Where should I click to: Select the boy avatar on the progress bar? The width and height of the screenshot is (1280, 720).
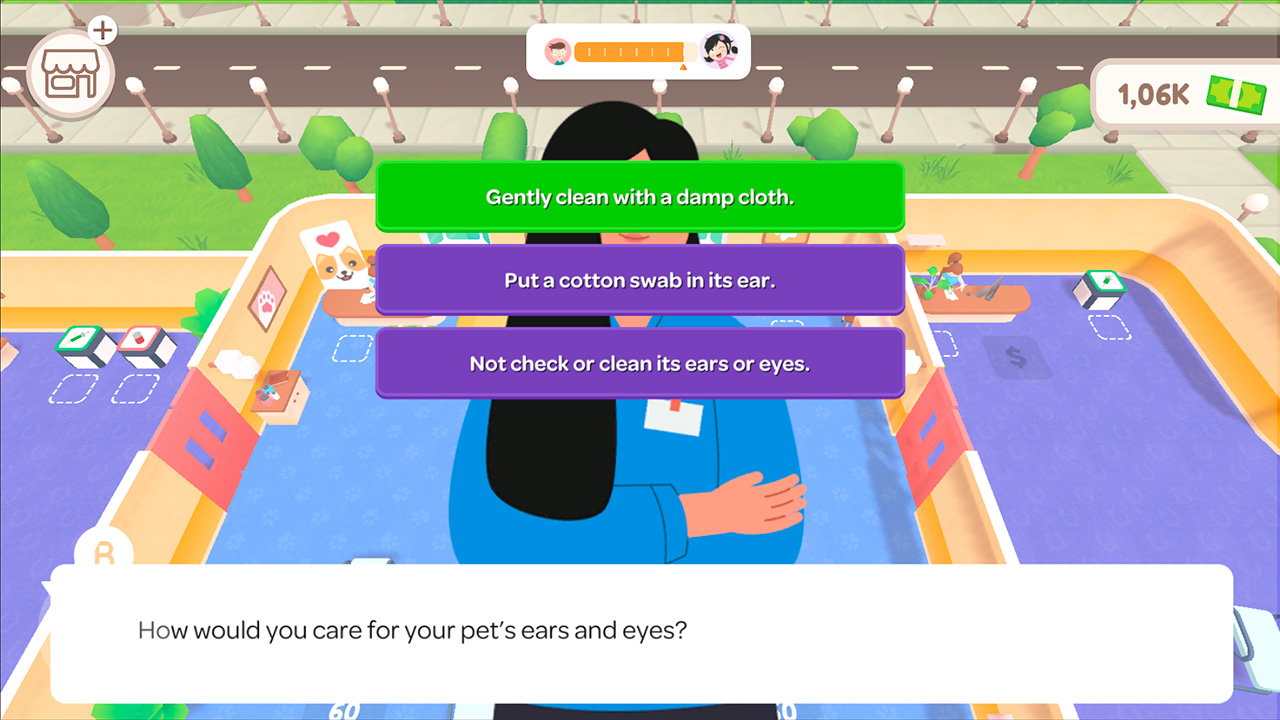point(556,52)
